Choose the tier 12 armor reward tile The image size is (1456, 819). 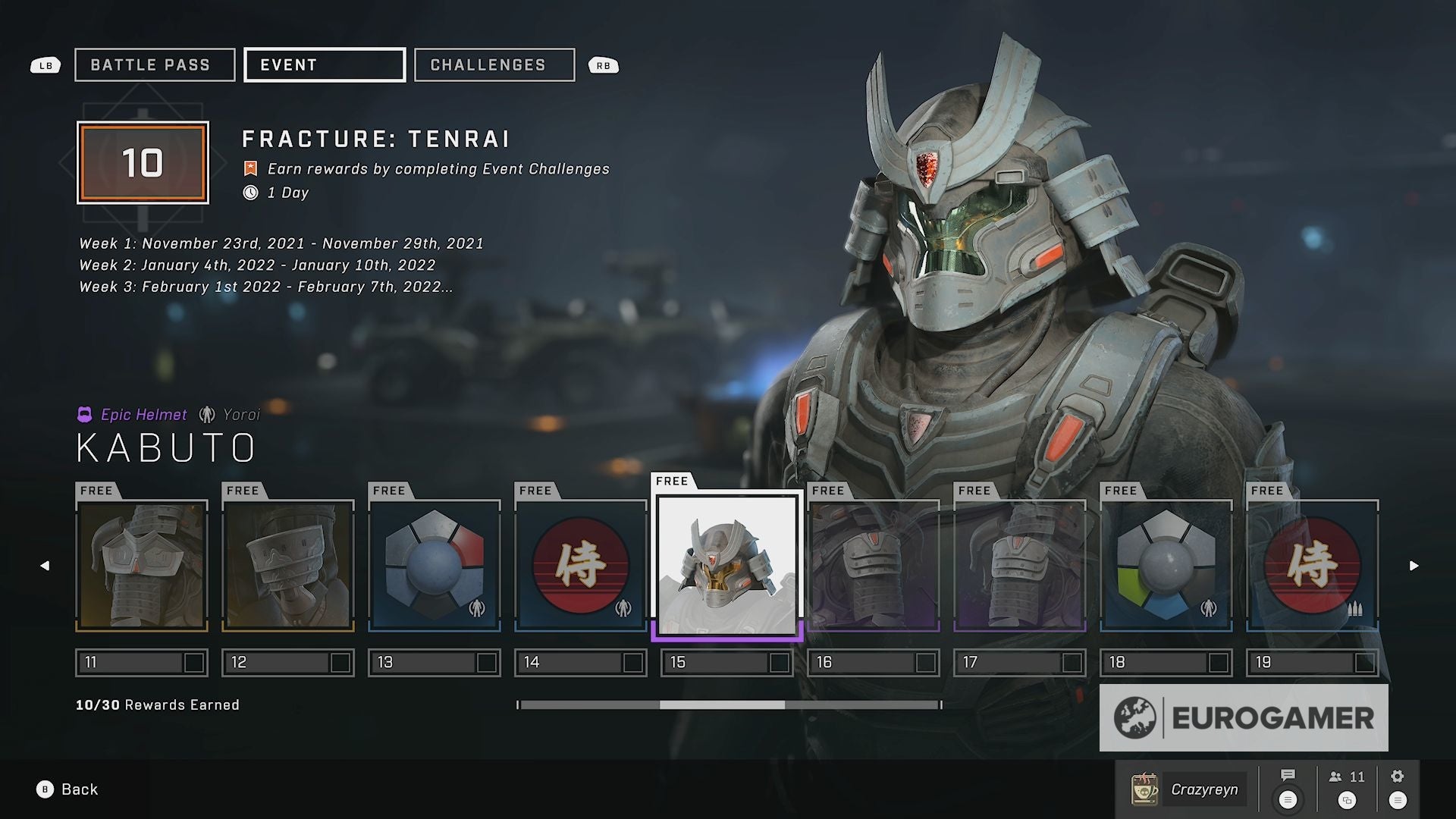coord(288,566)
